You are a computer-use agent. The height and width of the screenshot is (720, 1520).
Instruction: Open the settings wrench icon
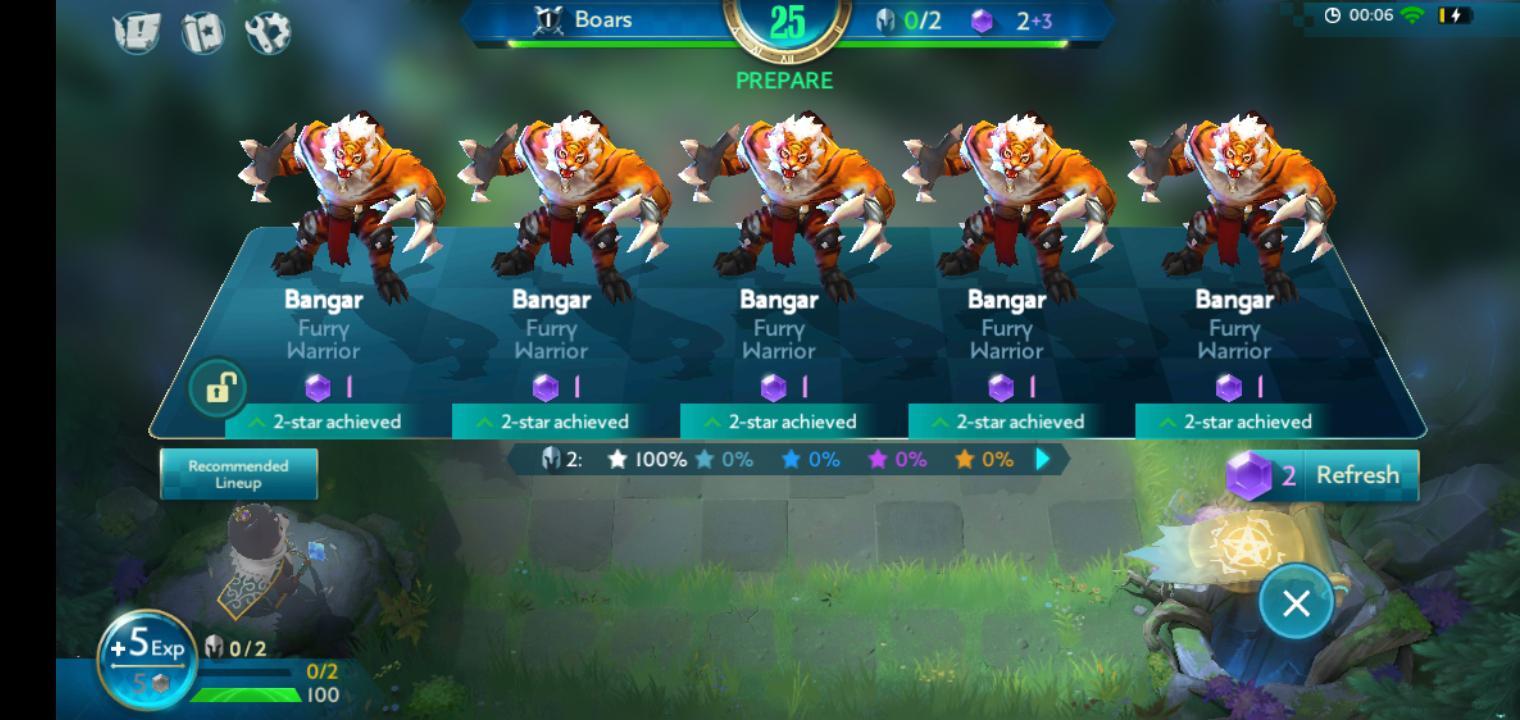tap(268, 32)
